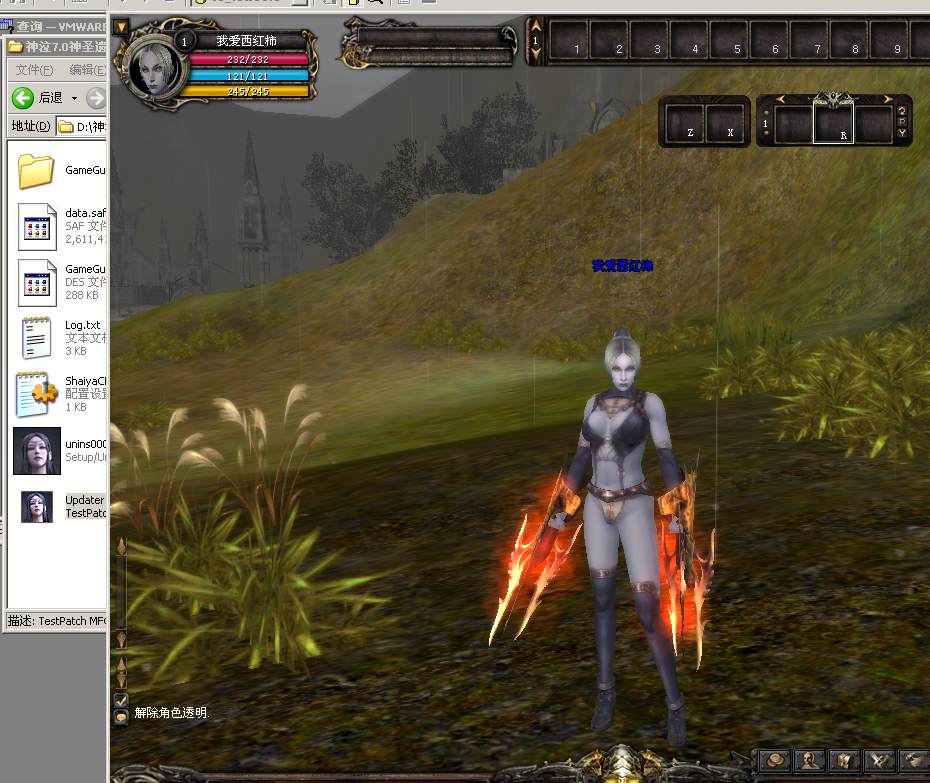Open the Log.txt file in Explorer
Image resolution: width=930 pixels, height=783 pixels.
pos(37,337)
